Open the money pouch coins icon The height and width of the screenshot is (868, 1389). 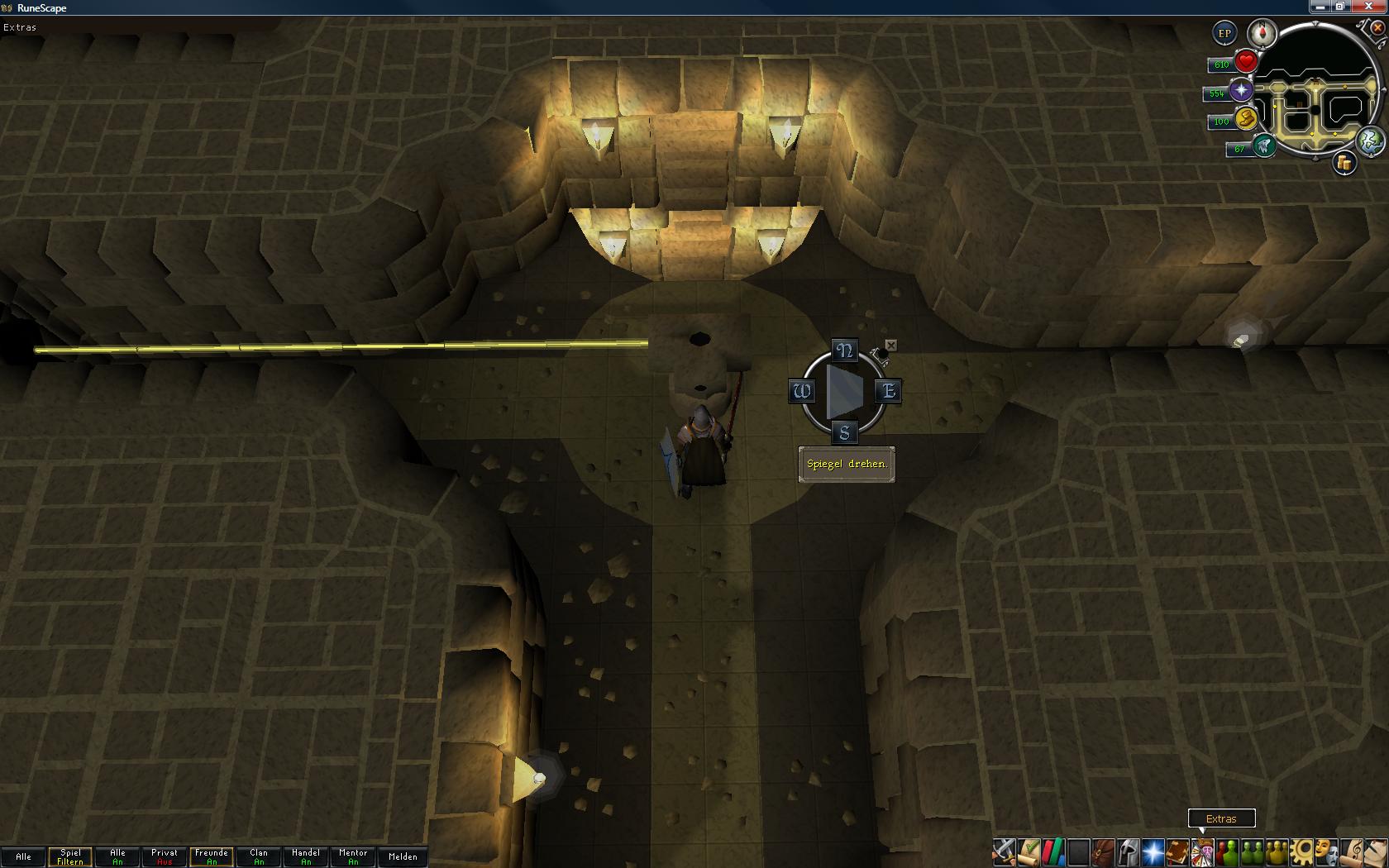pyautogui.click(x=1344, y=163)
